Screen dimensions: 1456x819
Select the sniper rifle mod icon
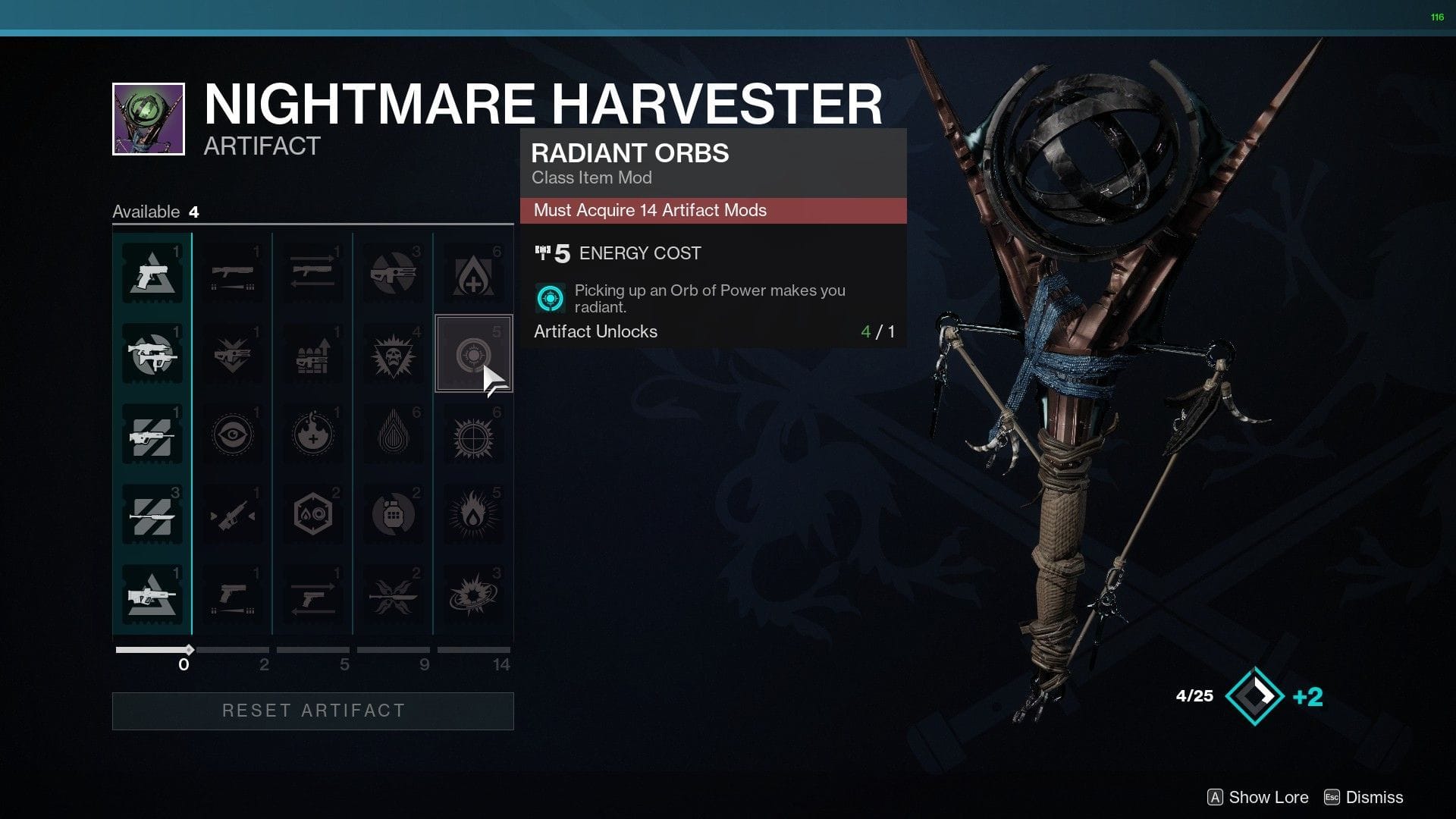pos(233,513)
